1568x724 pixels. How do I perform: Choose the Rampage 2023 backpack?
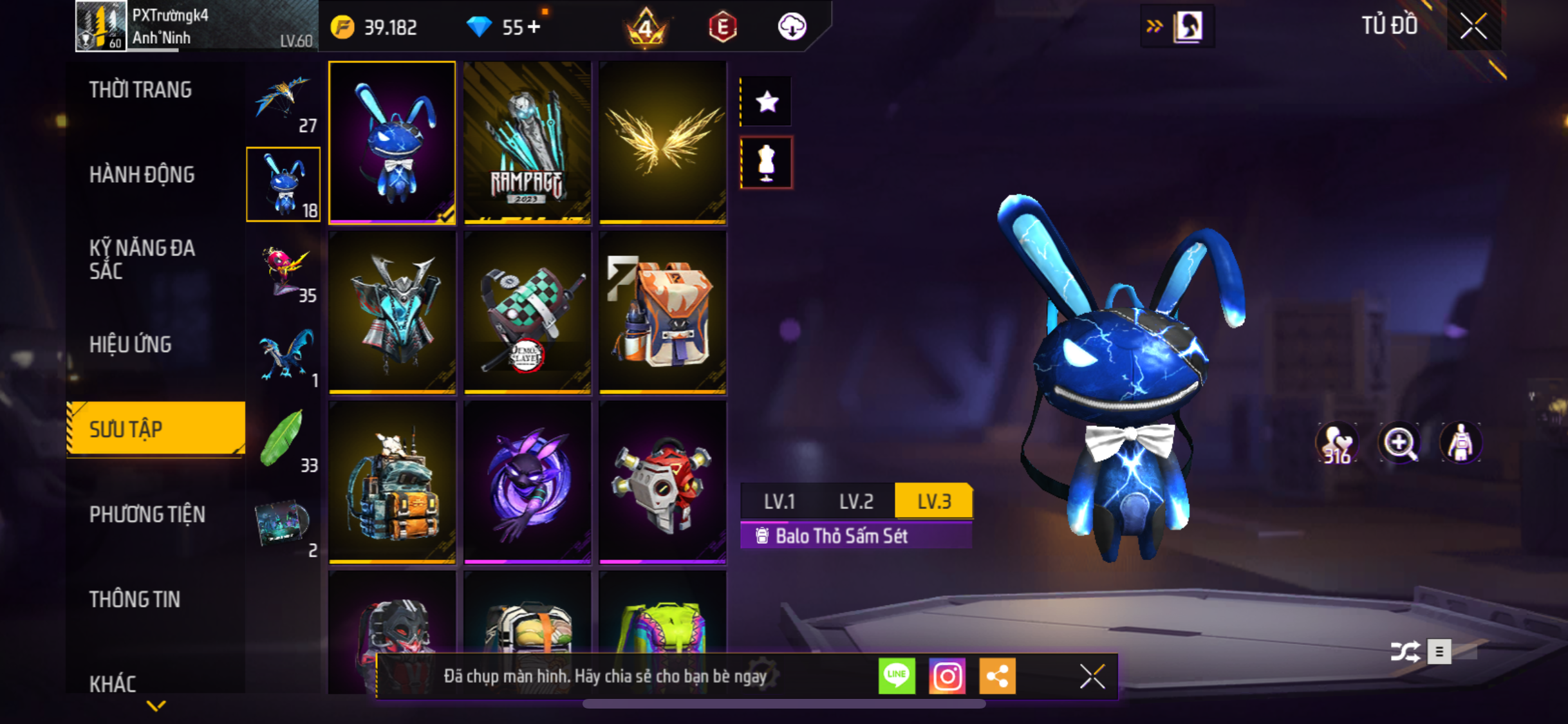click(527, 143)
